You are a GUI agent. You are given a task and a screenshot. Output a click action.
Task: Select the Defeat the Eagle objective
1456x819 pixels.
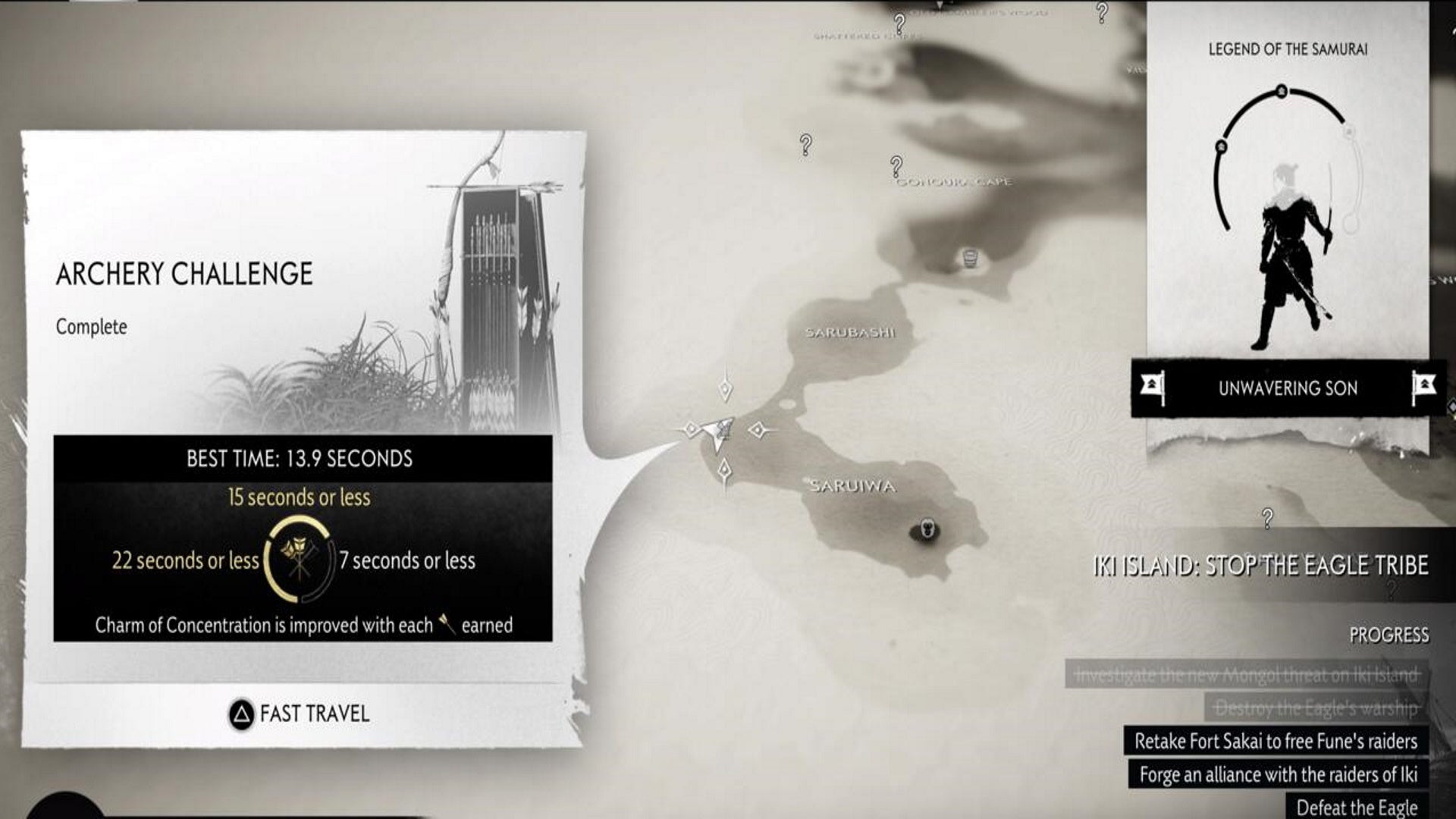tap(1356, 807)
